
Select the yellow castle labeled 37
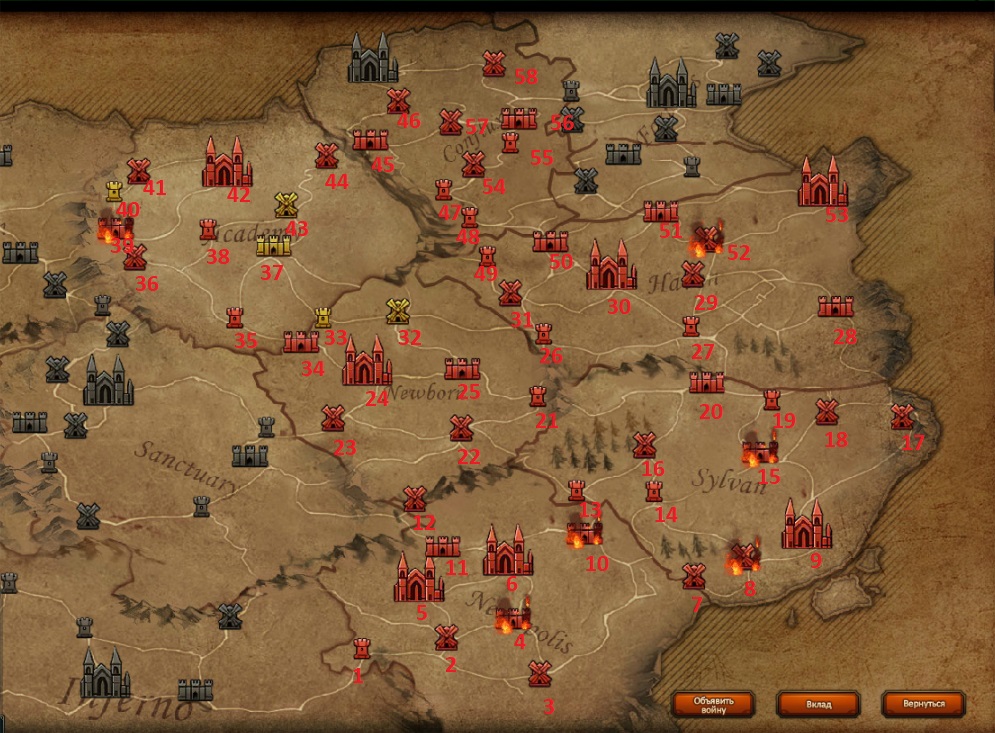click(x=273, y=245)
